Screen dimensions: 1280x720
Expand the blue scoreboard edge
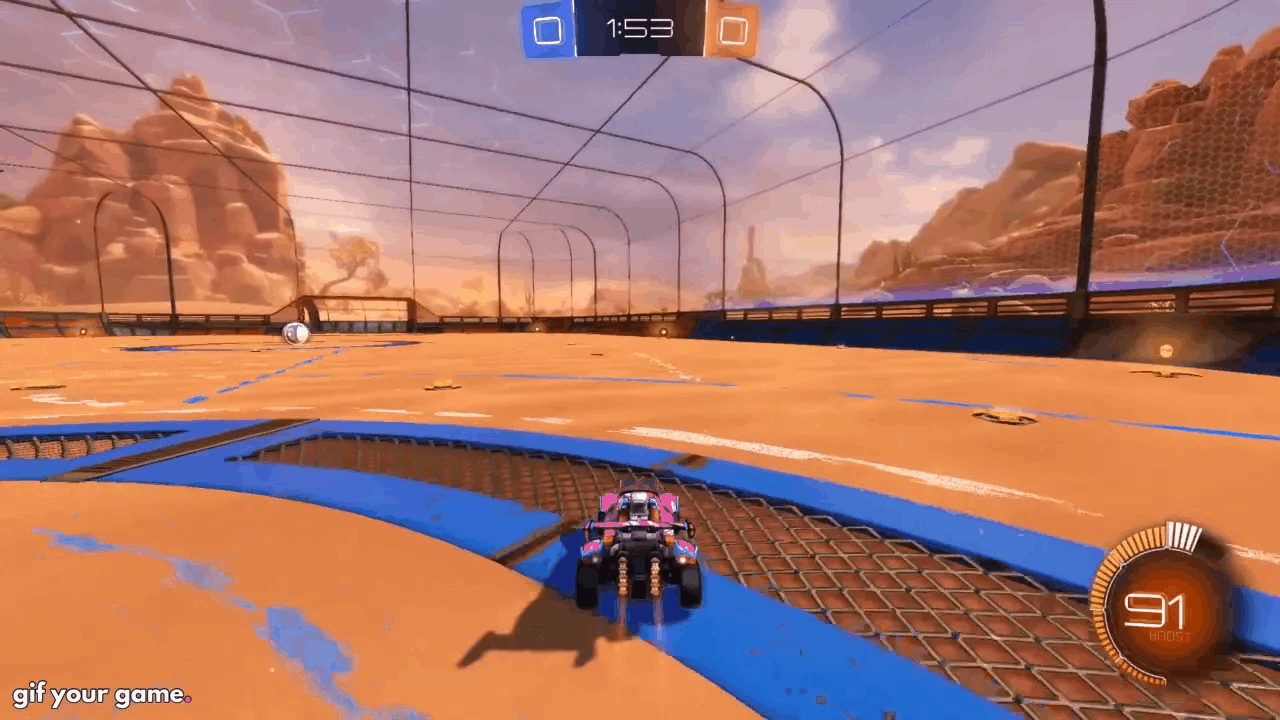pos(527,30)
